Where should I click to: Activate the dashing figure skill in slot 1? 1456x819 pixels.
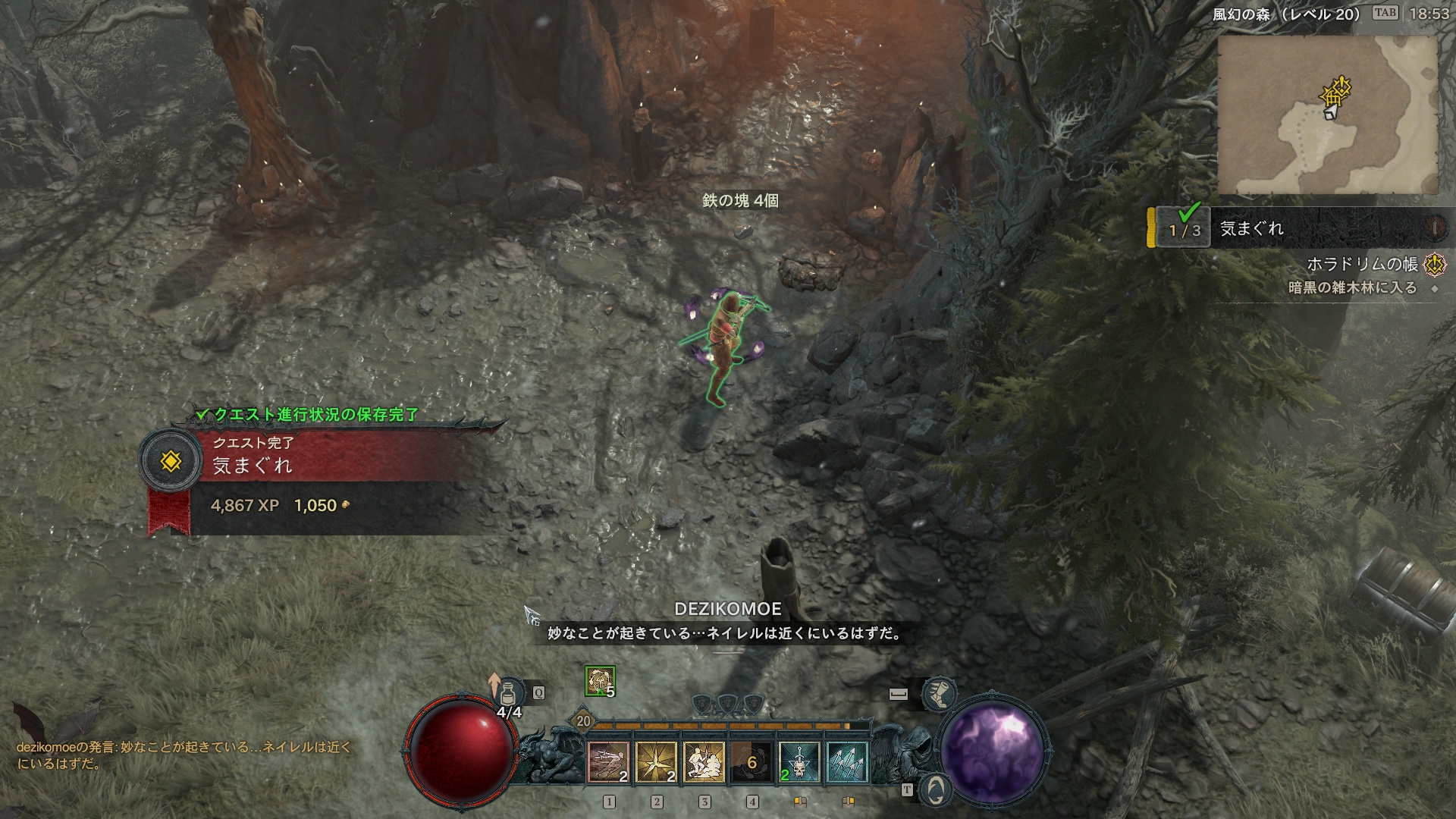pyautogui.click(x=608, y=761)
